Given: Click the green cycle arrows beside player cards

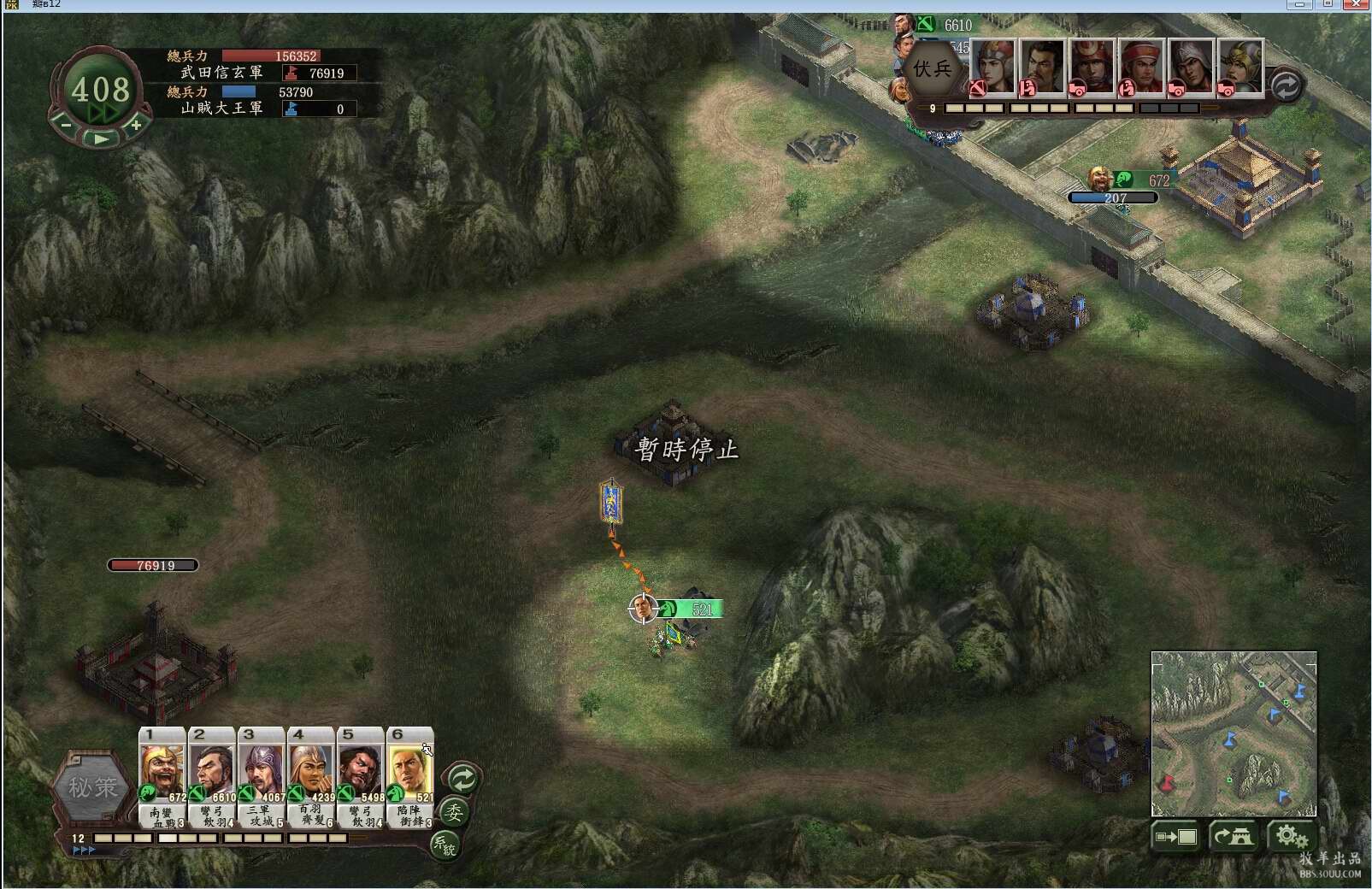Looking at the screenshot, I should point(462,779).
